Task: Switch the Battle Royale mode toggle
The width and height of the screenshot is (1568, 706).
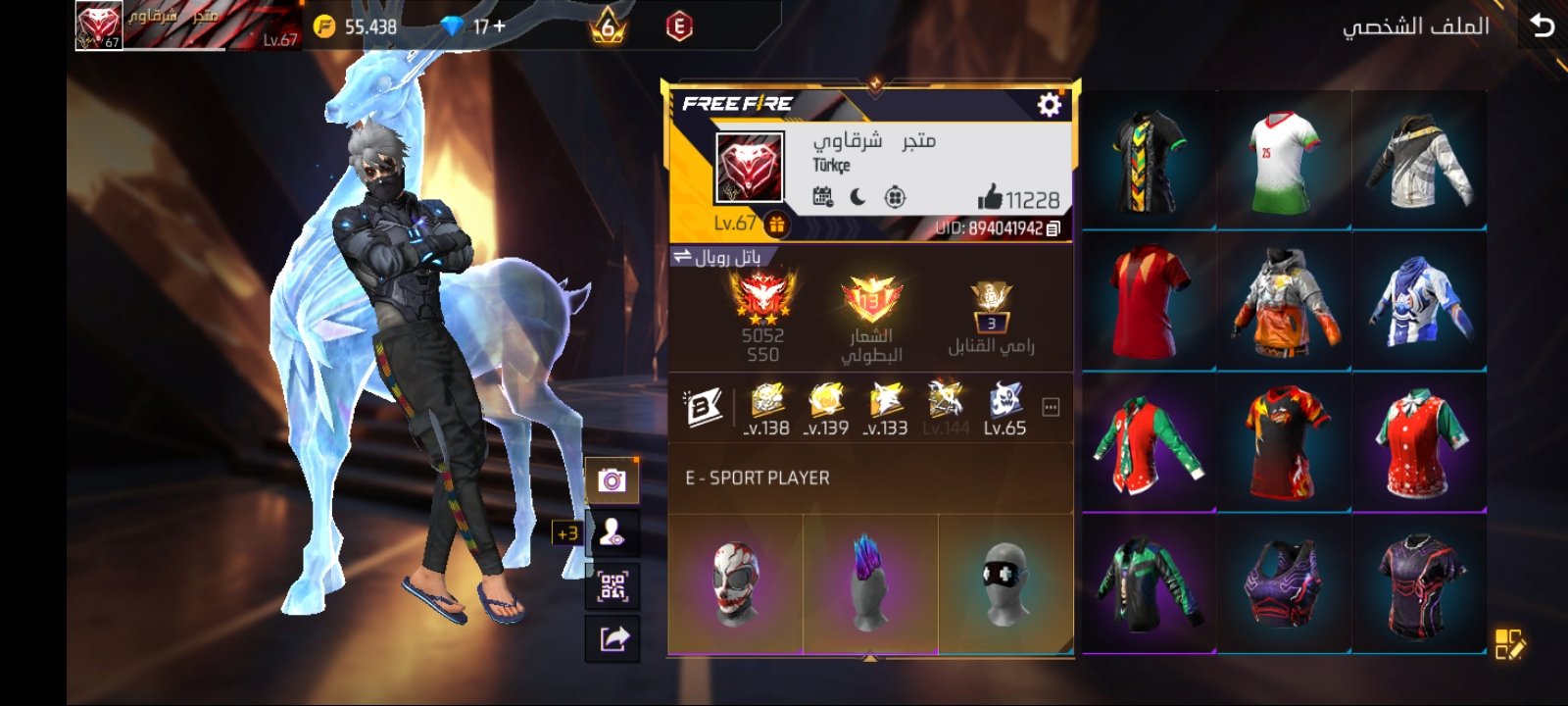Action: [x=683, y=257]
